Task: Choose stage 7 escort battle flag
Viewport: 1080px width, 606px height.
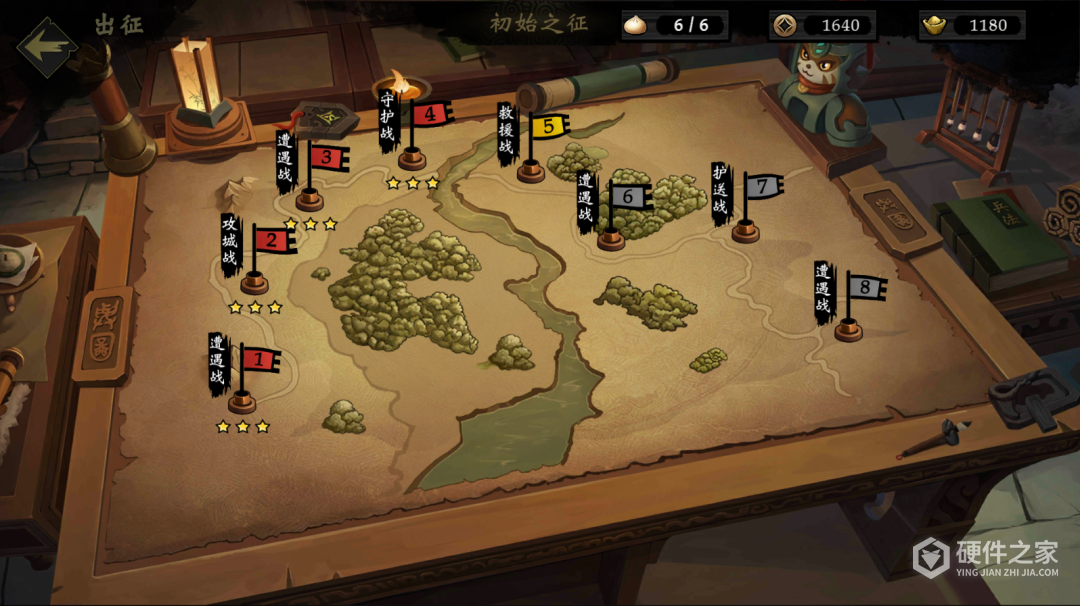Action: pyautogui.click(x=762, y=186)
